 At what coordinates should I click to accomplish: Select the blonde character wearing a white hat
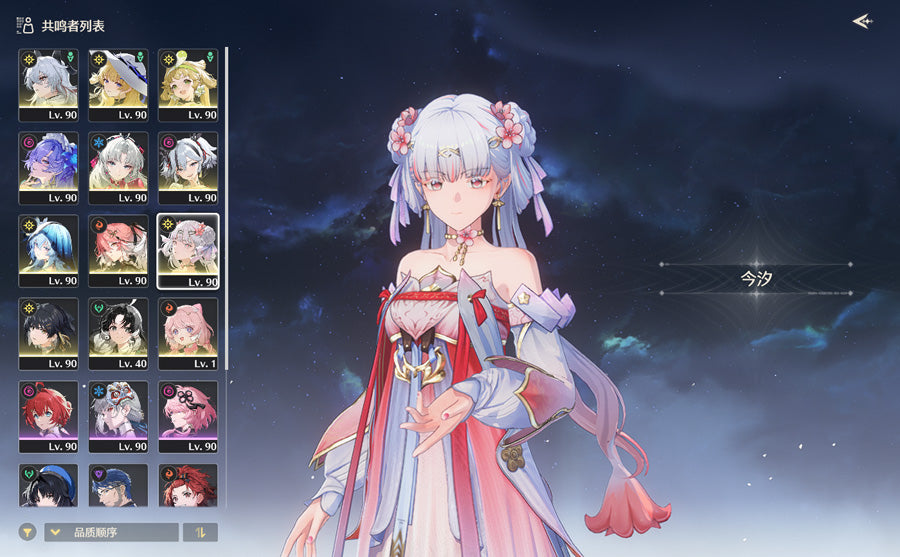pyautogui.click(x=118, y=78)
